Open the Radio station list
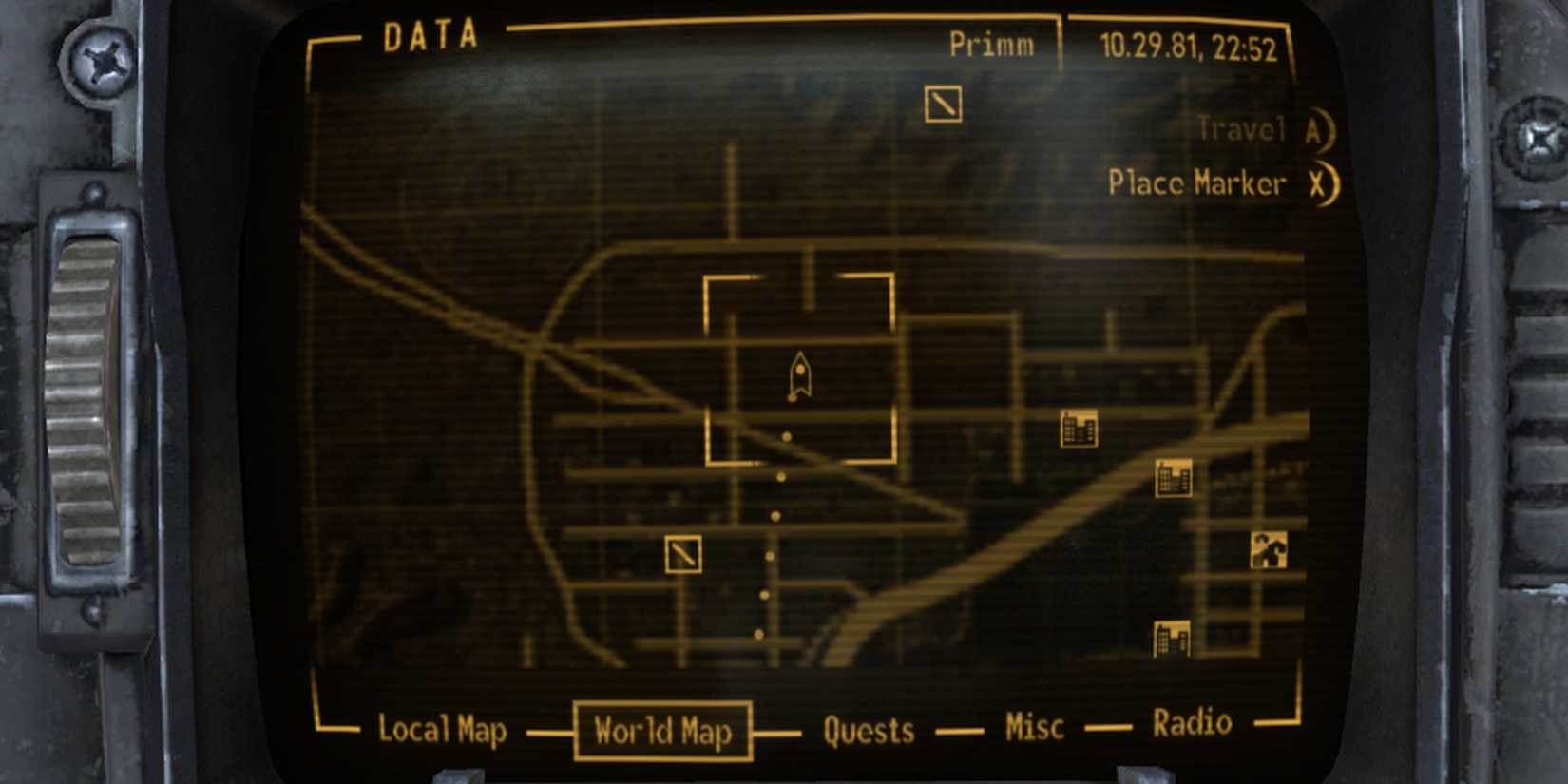 click(1191, 722)
